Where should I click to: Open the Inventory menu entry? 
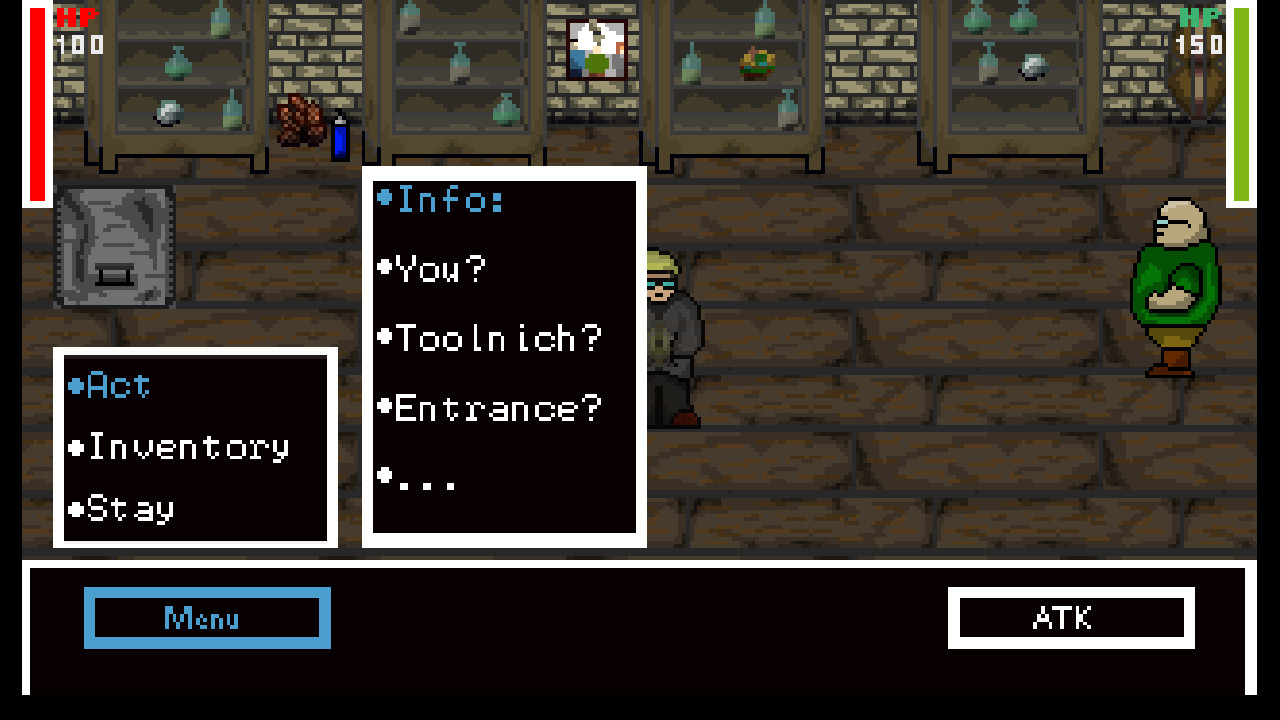180,447
